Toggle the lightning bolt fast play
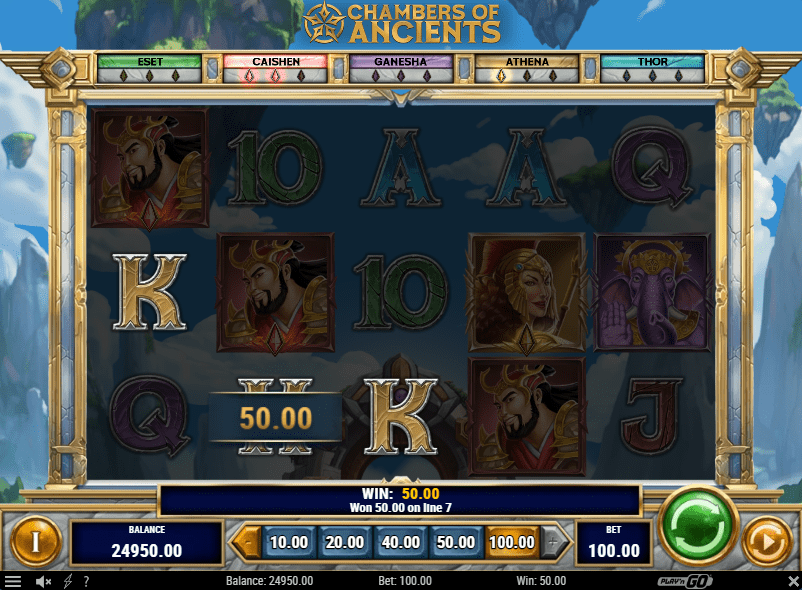Viewport: 802px width, 590px height. pyautogui.click(x=68, y=581)
